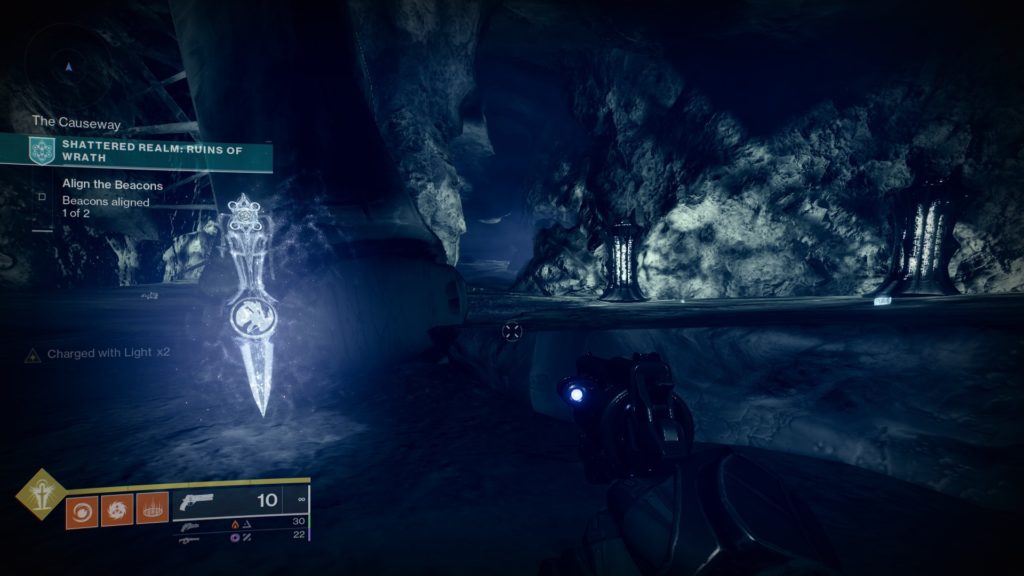
Task: Trigger the spiked ring class ability icon
Action: pyautogui.click(x=152, y=511)
